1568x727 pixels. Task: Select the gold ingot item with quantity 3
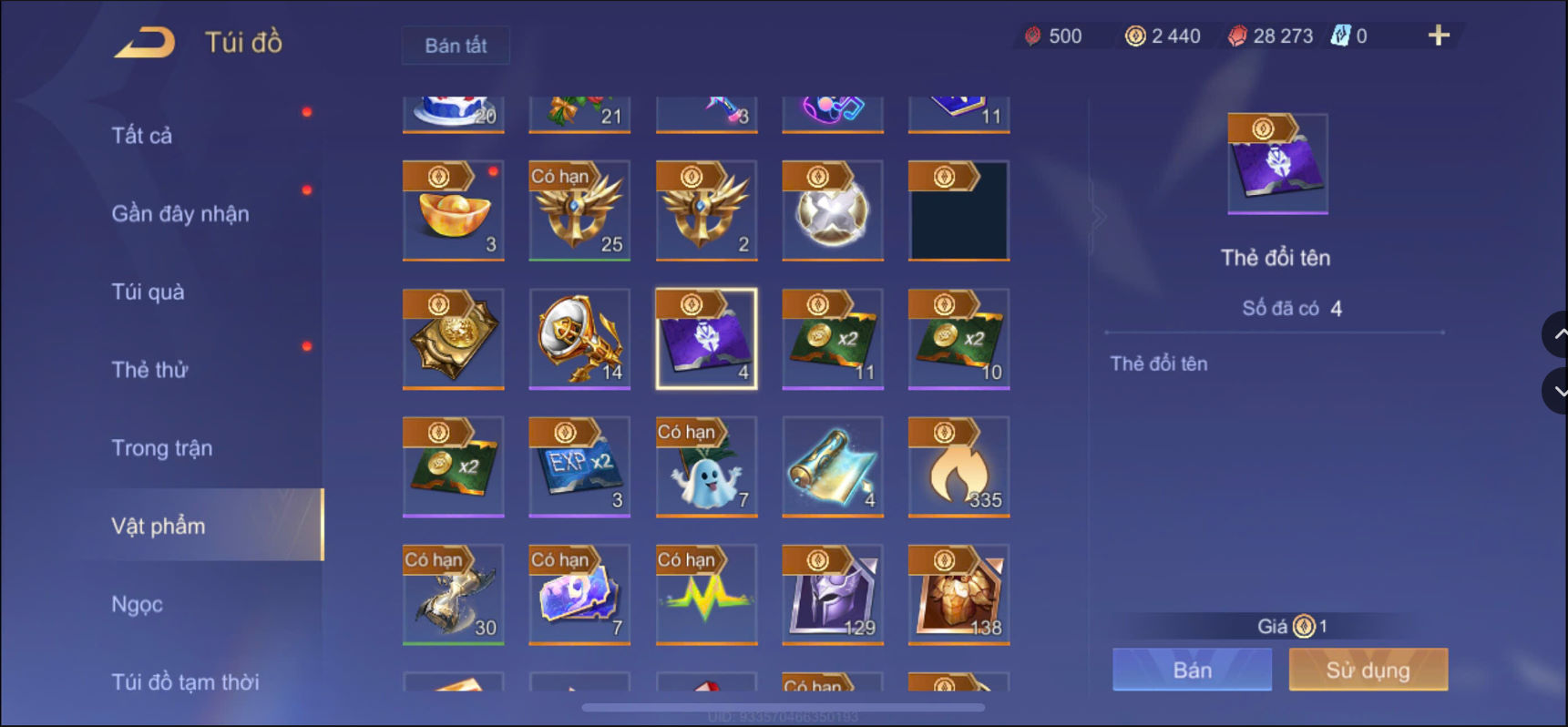point(453,211)
